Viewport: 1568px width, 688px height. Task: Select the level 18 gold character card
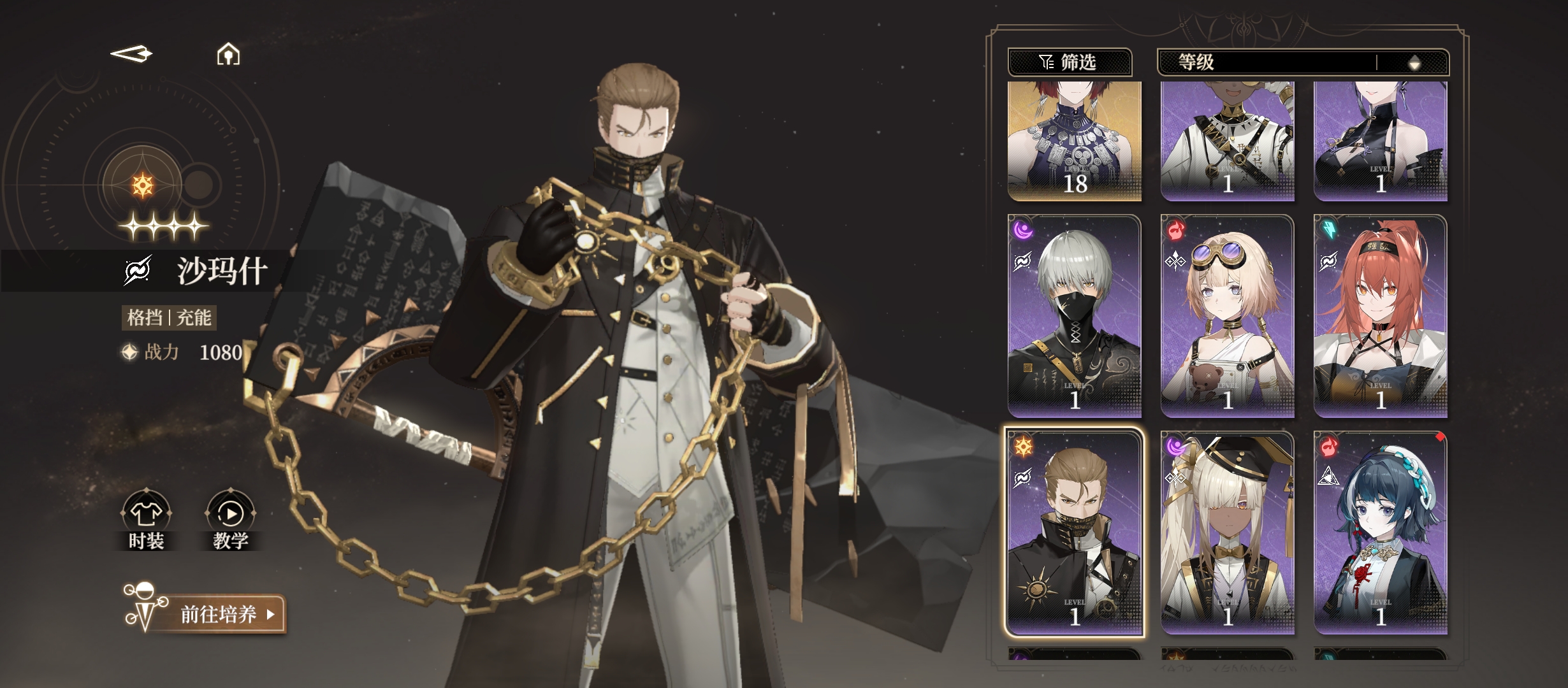coord(1074,140)
